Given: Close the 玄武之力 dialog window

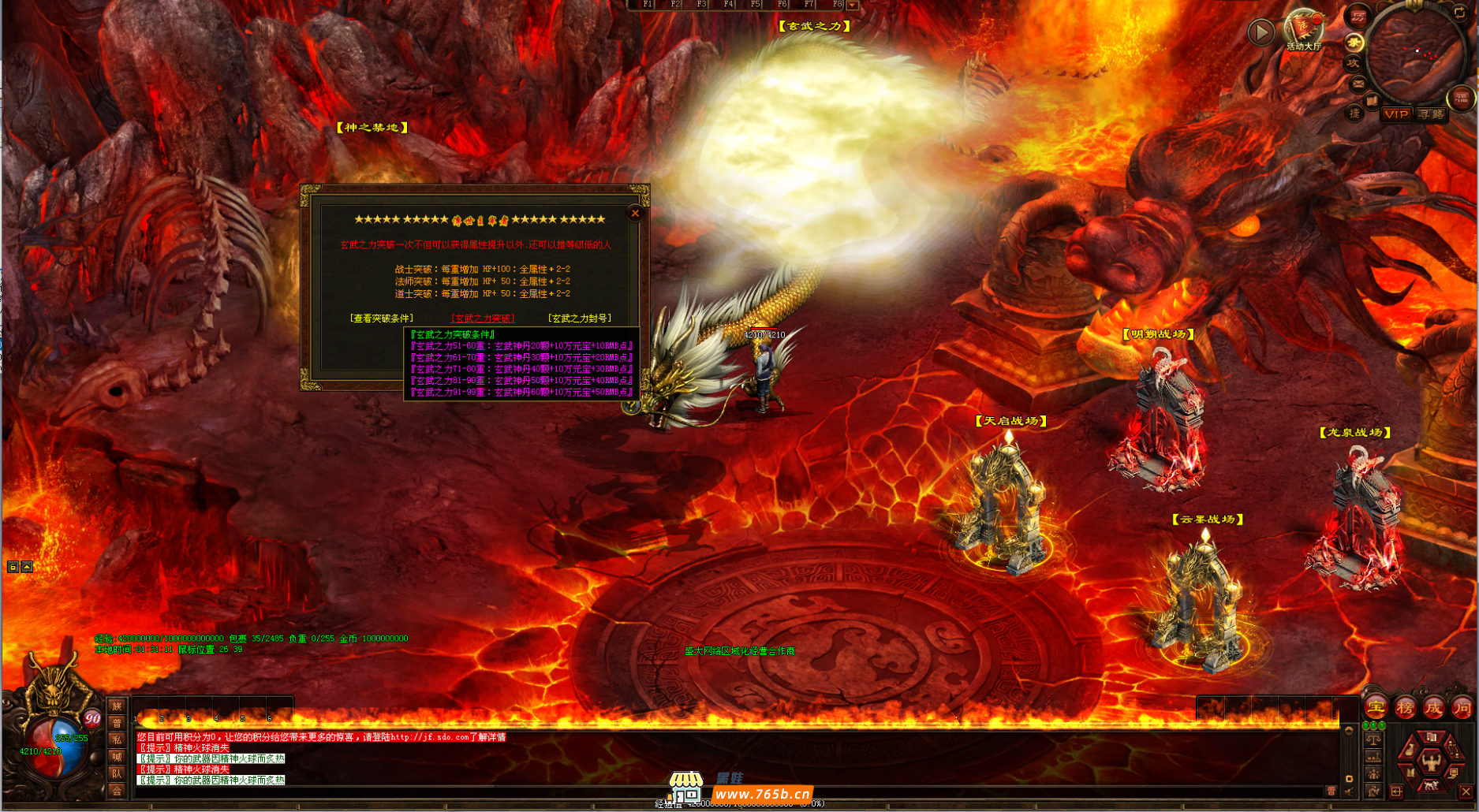Looking at the screenshot, I should [x=635, y=213].
